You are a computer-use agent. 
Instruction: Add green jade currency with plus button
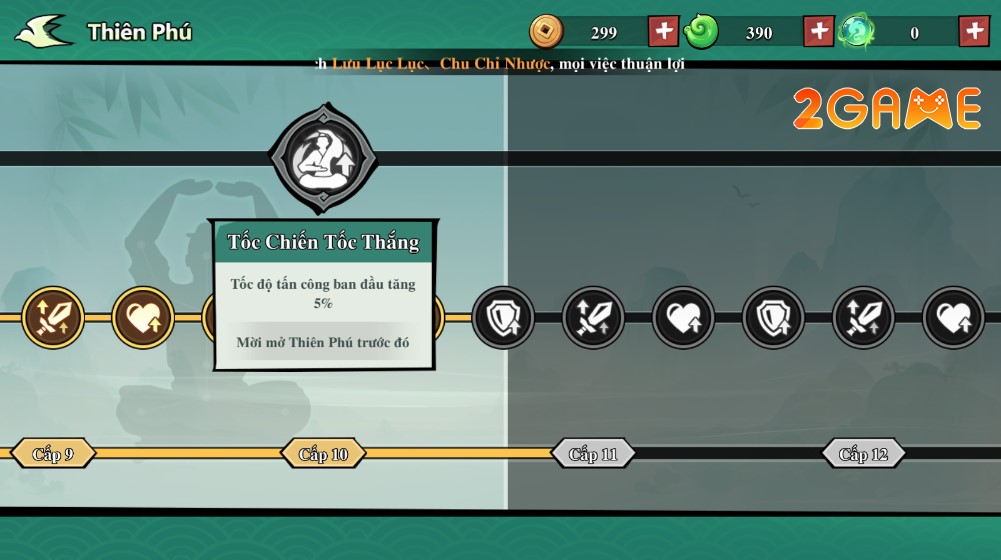819,31
